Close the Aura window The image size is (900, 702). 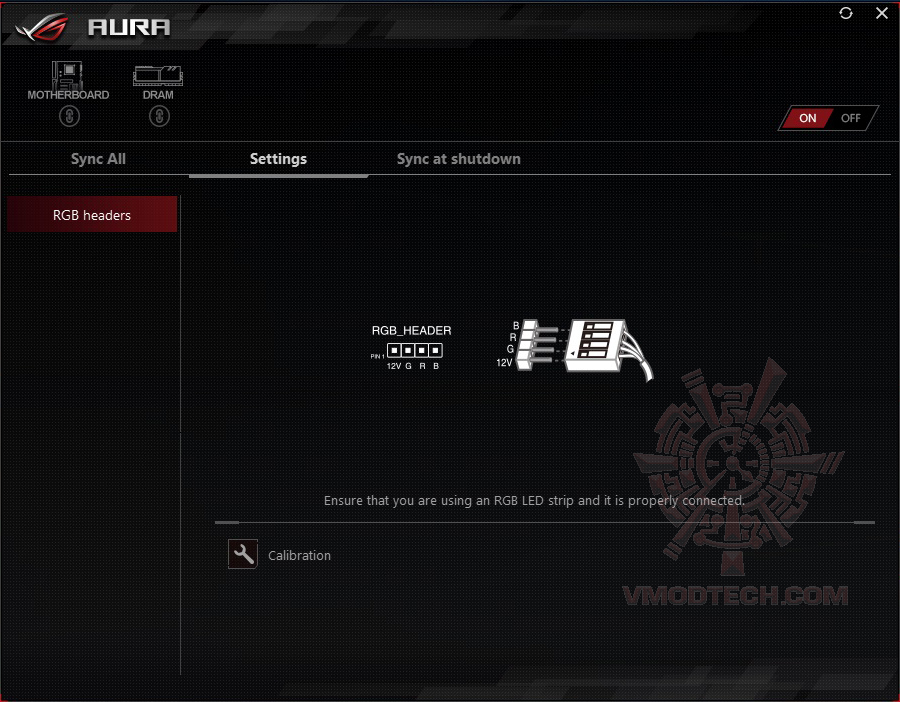[881, 14]
